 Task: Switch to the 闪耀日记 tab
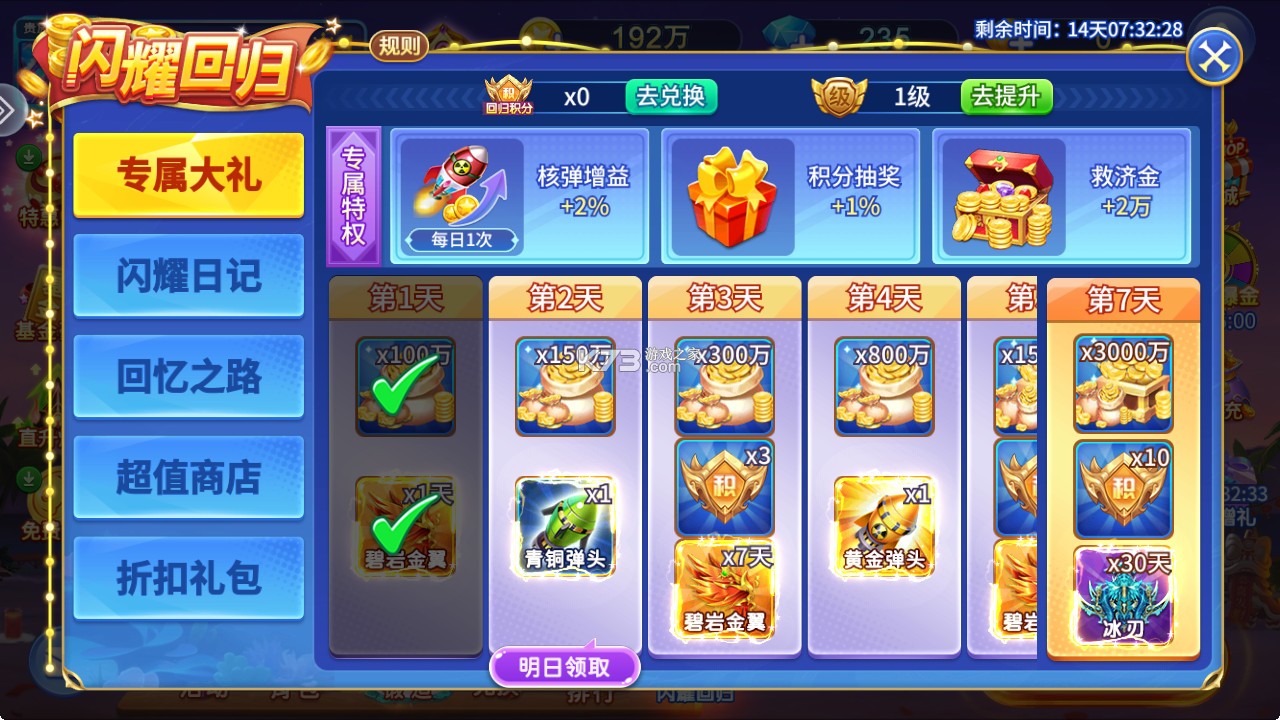[188, 275]
